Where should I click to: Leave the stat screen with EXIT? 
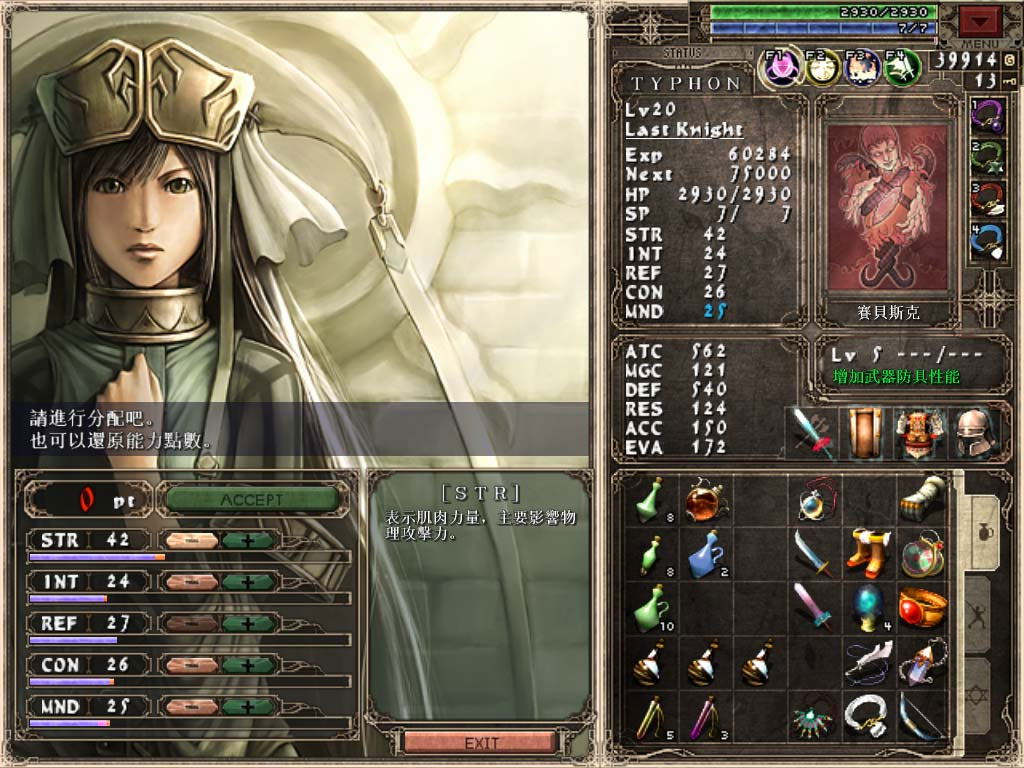pos(480,743)
